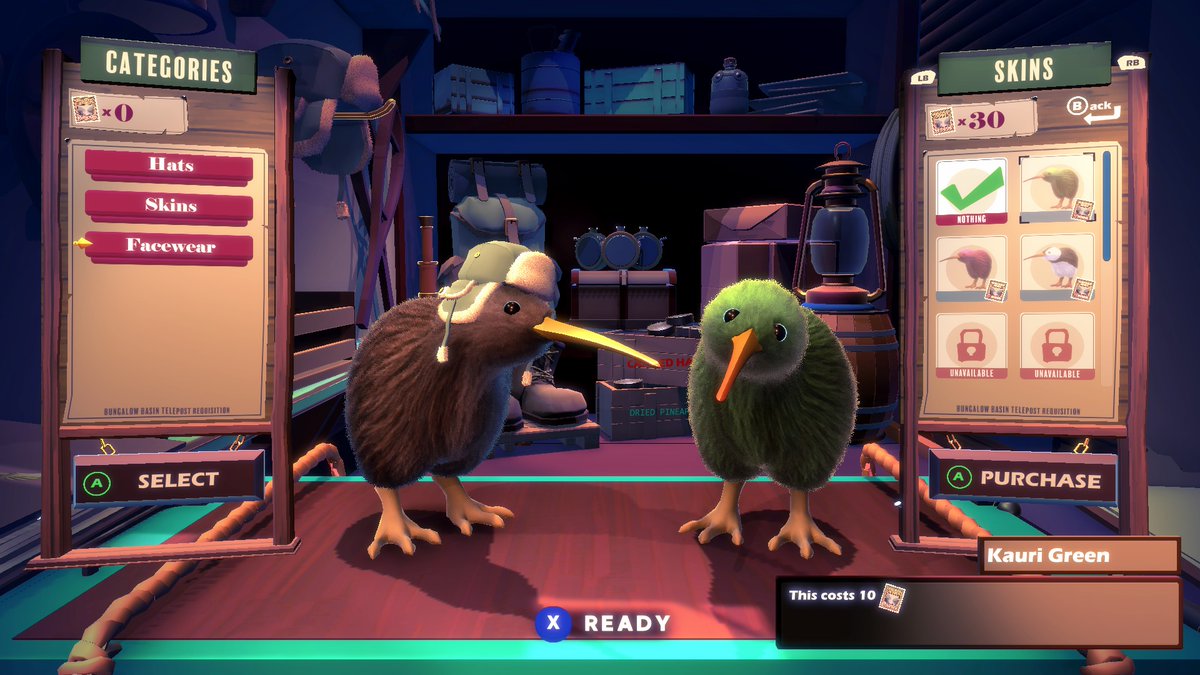
Task: Click the Ready button
Action: coord(605,624)
